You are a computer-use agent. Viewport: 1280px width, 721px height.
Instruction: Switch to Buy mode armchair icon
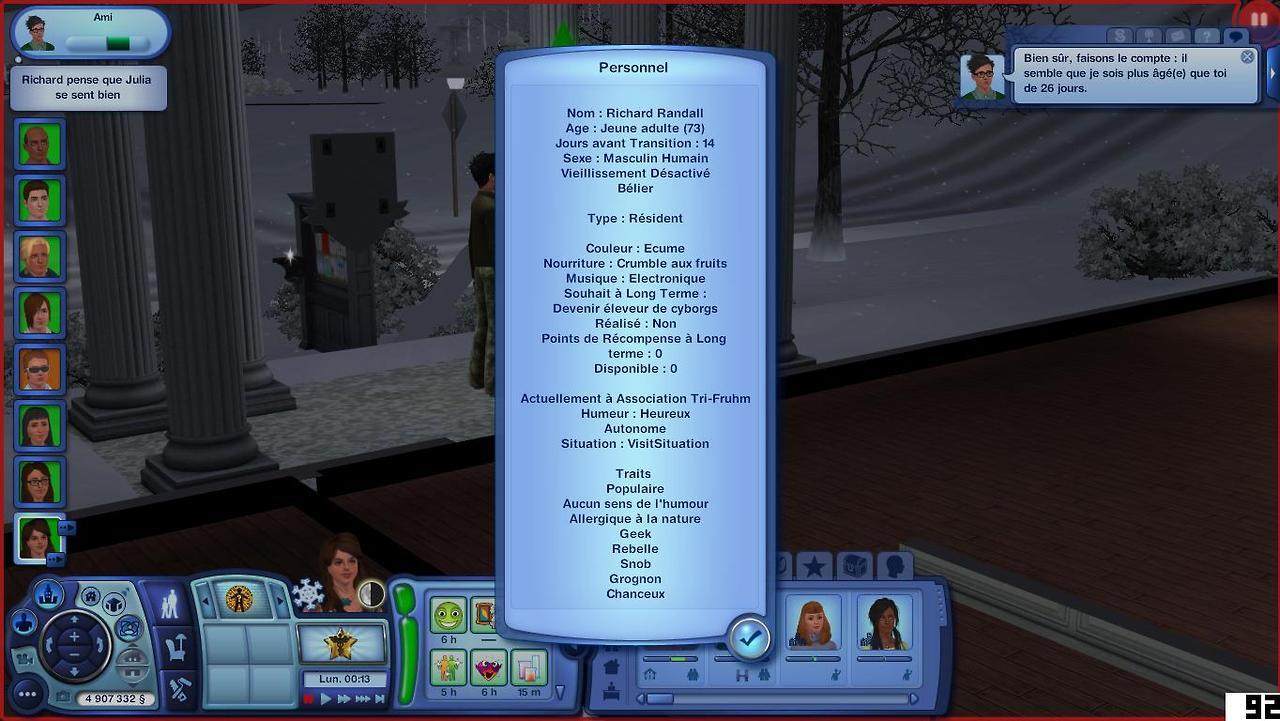178,648
